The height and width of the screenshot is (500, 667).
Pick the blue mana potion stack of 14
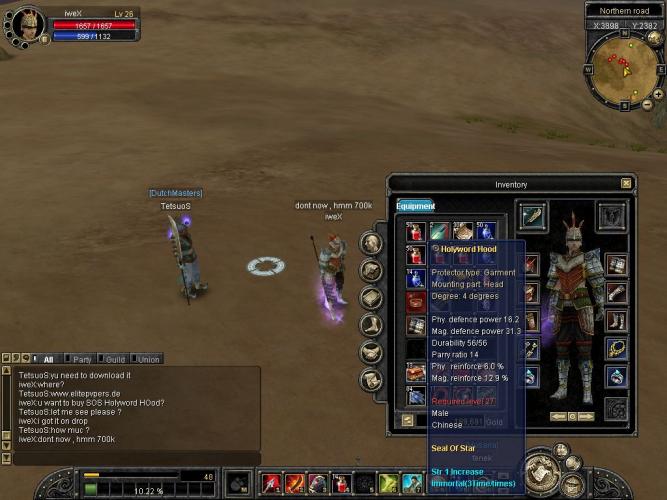[x=416, y=278]
